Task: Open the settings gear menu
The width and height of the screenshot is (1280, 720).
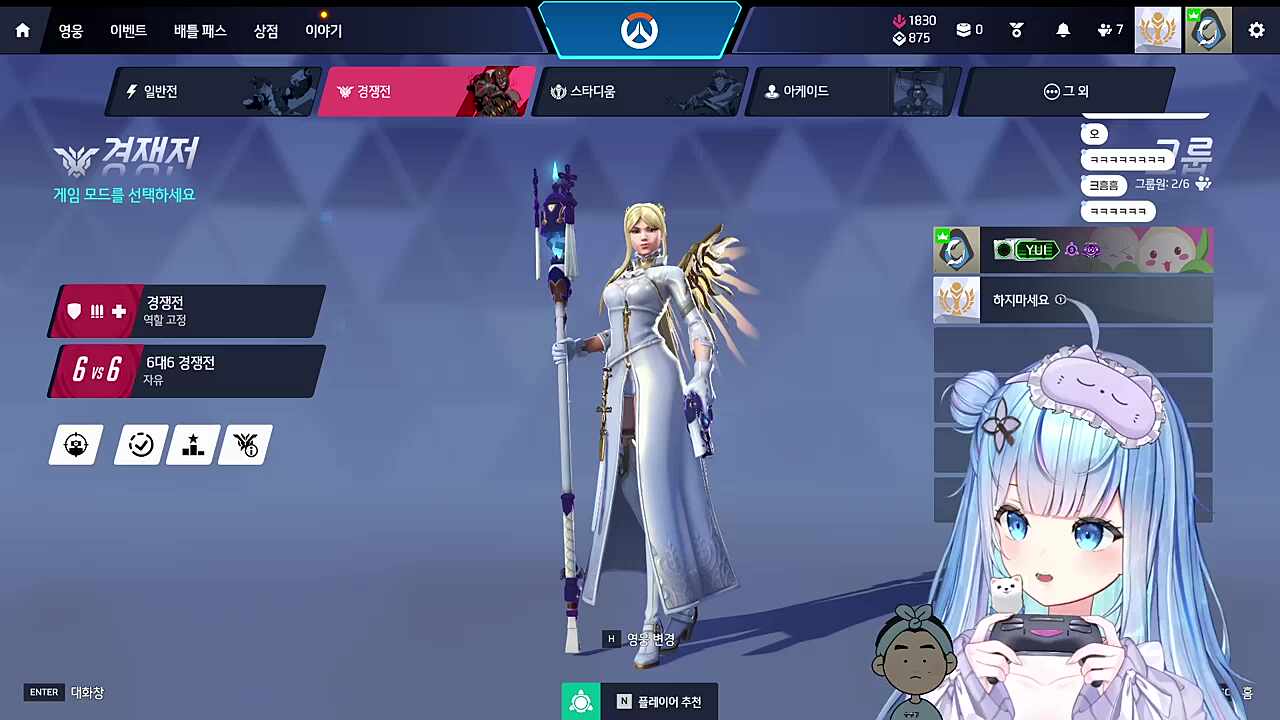Action: click(1256, 30)
